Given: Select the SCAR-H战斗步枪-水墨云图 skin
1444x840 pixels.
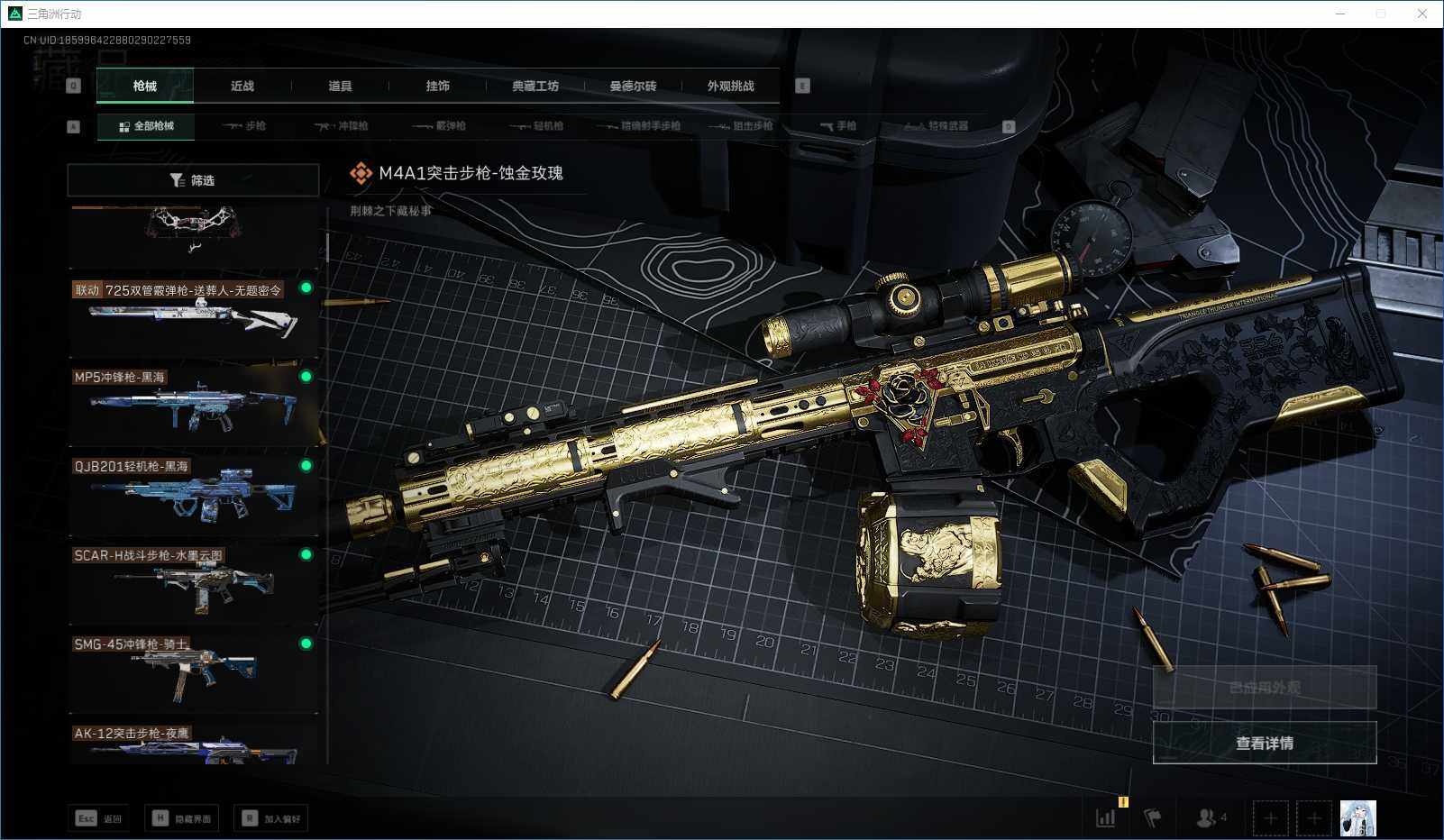Looking at the screenshot, I should pos(193,581).
